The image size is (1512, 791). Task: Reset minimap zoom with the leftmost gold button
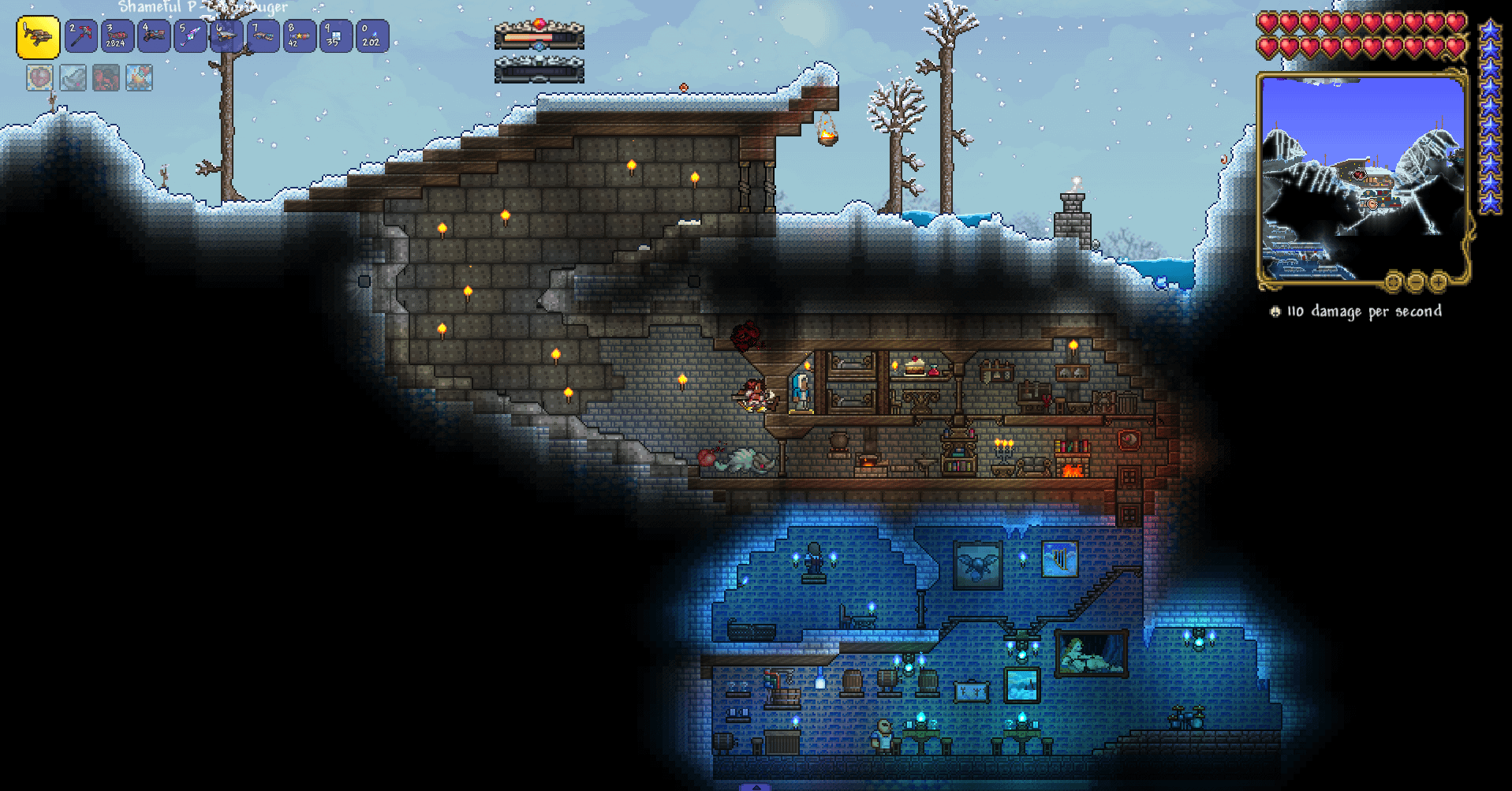[1393, 281]
